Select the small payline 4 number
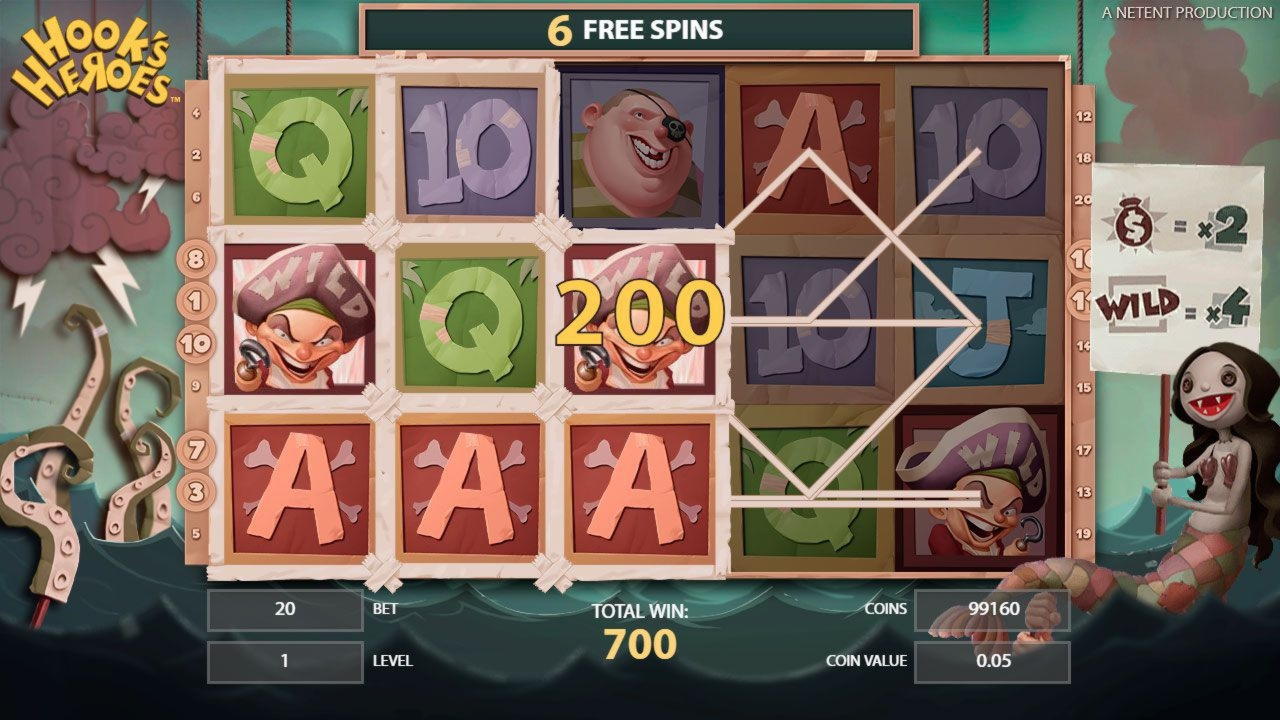 196,113
